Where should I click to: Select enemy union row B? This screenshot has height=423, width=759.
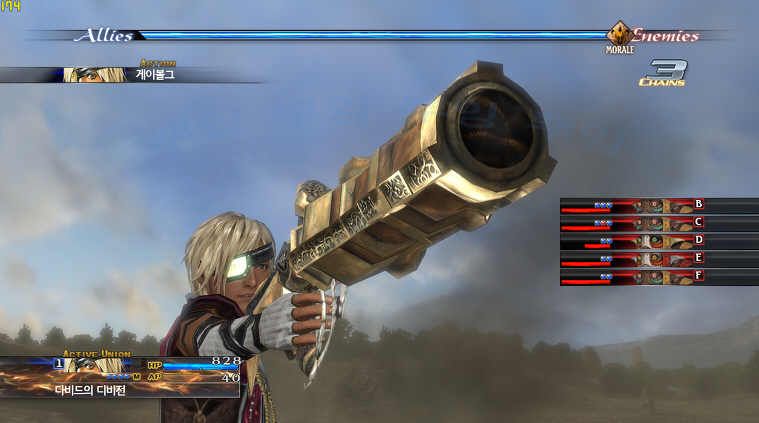[655, 205]
